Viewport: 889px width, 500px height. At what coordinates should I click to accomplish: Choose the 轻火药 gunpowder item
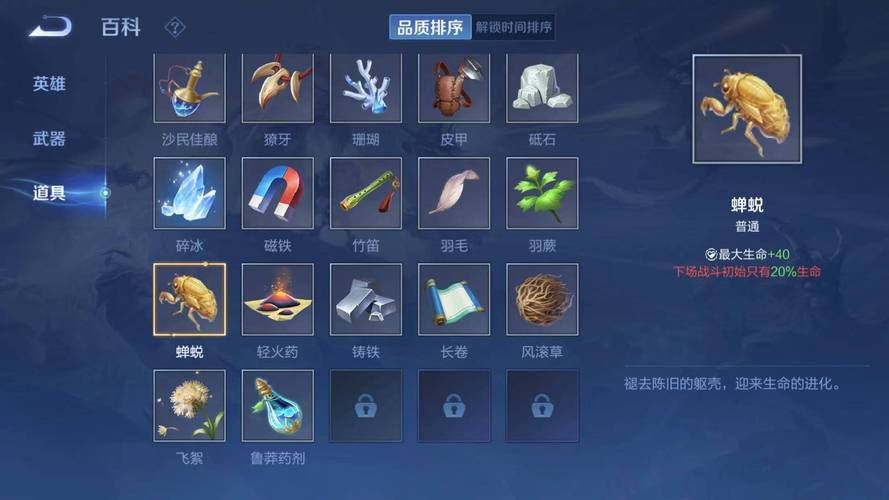click(278, 299)
